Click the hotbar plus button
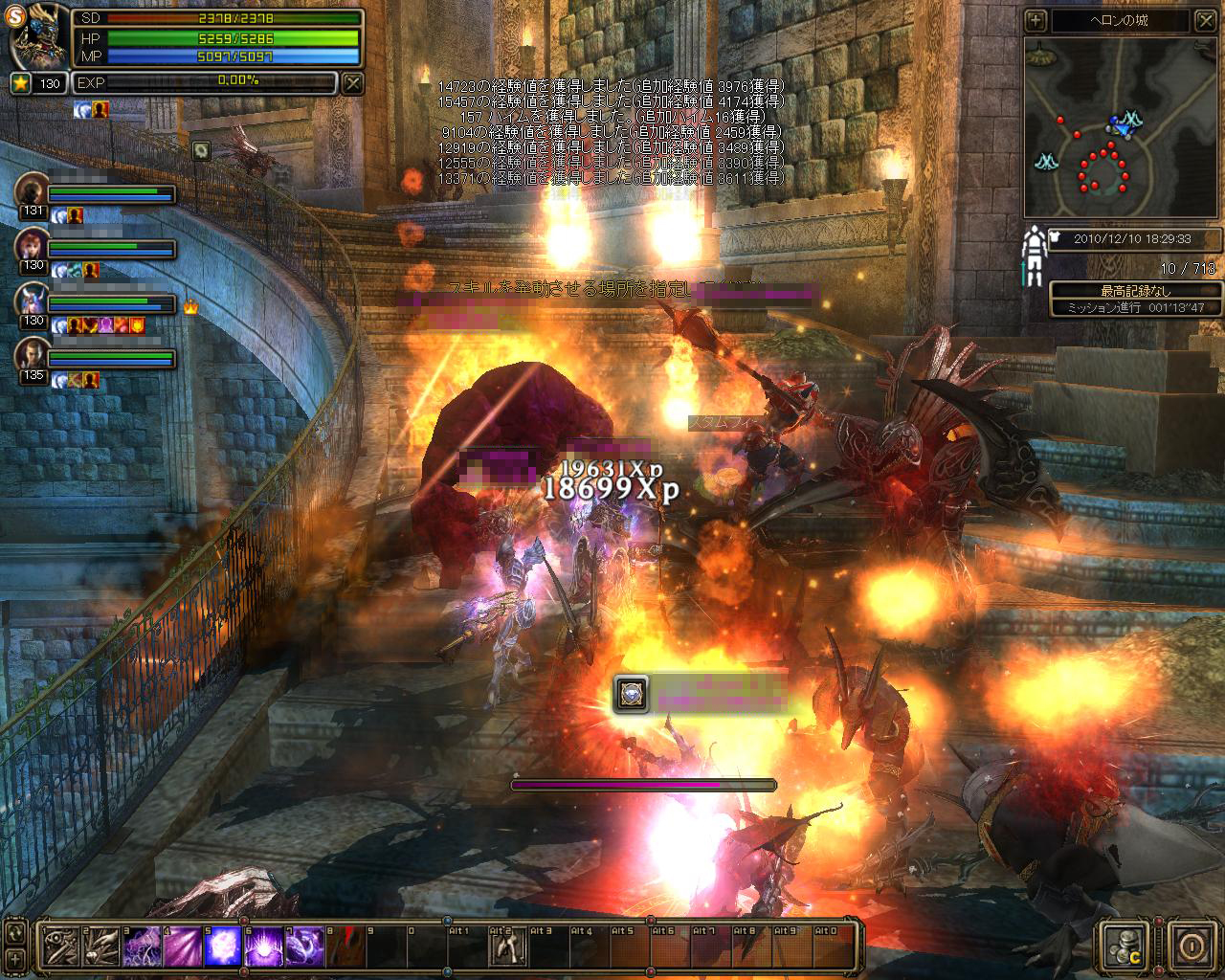Viewport: 1225px width, 980px height. coord(15,958)
